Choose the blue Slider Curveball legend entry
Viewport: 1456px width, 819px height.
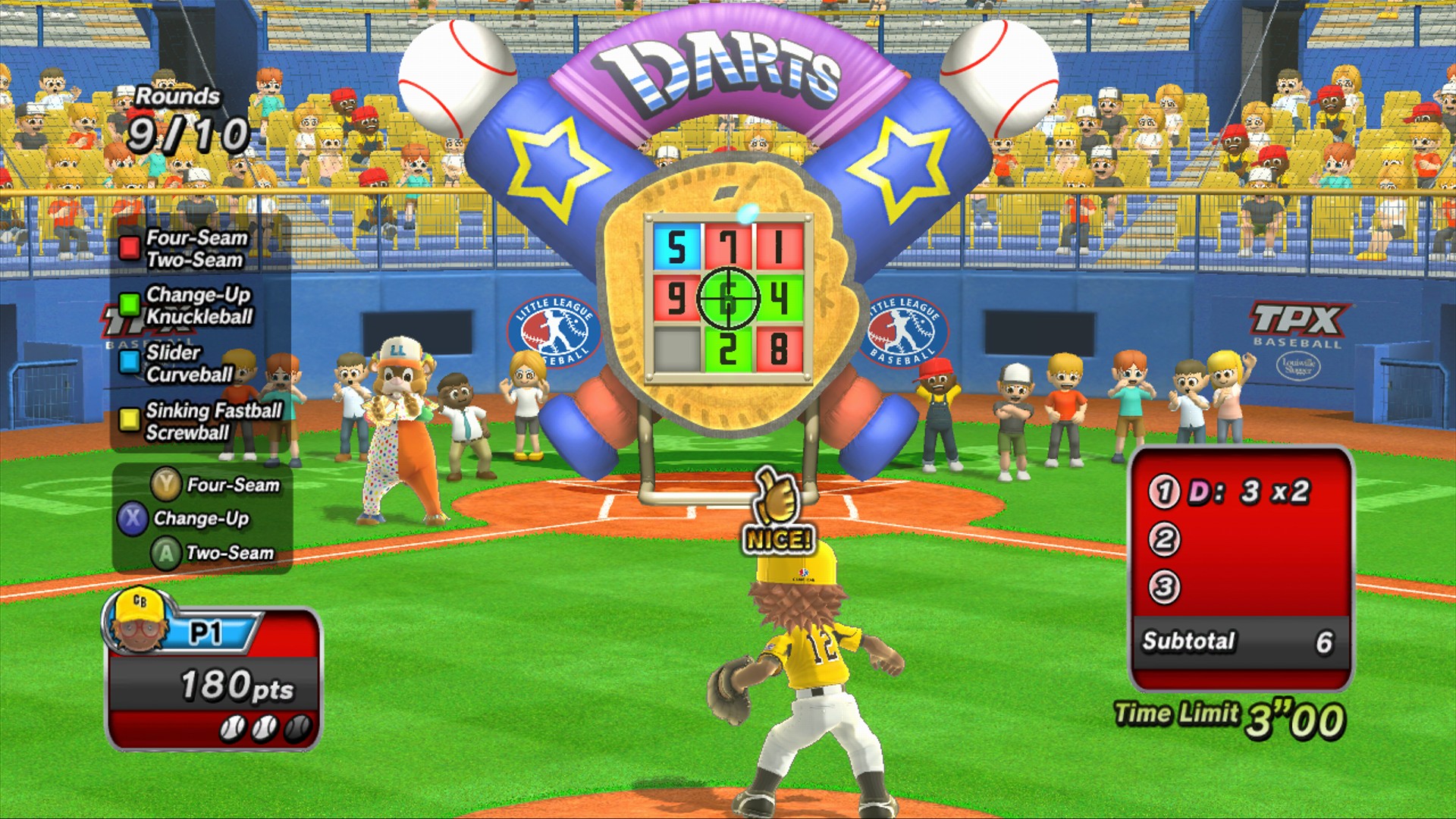pos(177,363)
